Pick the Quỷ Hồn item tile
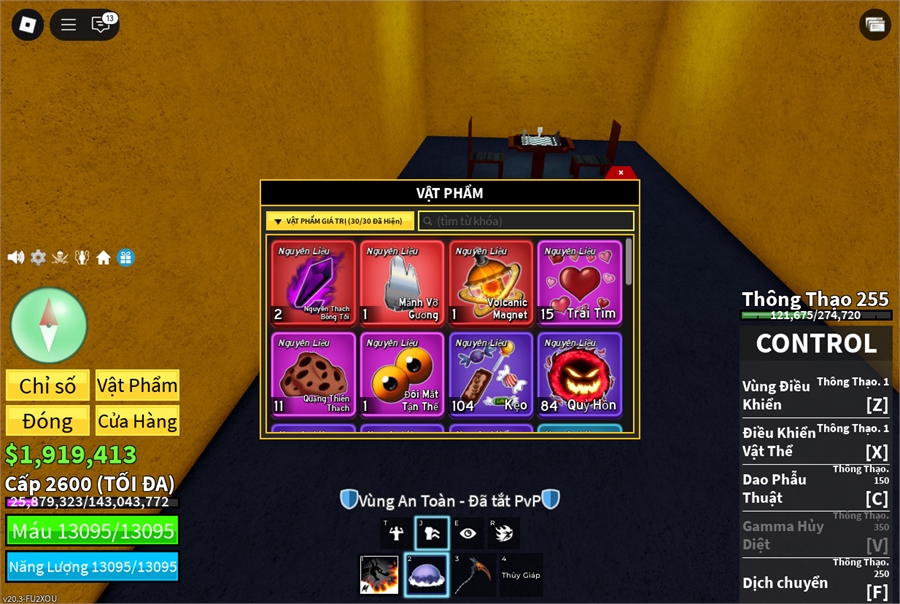This screenshot has width=900, height=604. 580,374
